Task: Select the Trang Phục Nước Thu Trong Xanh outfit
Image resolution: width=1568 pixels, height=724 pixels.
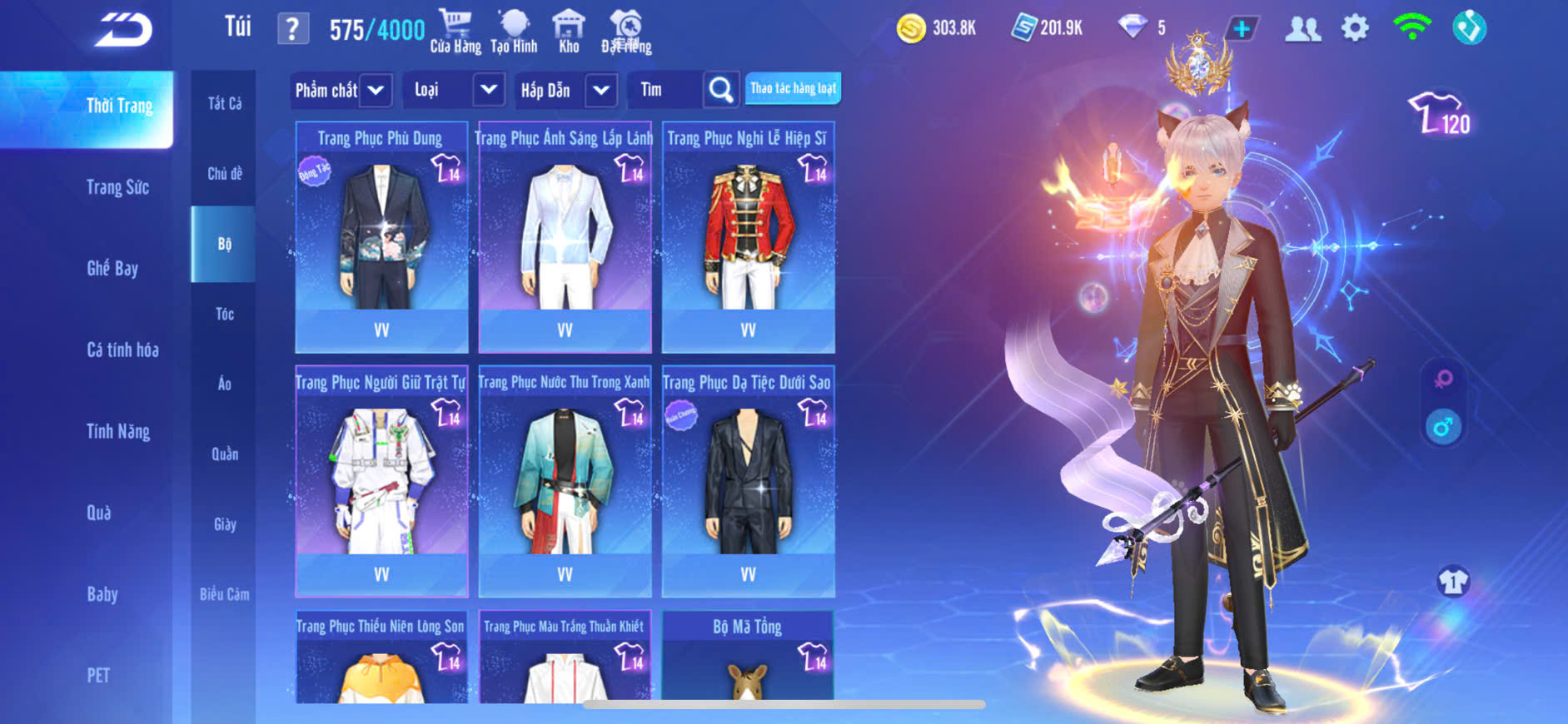Action: 565,481
